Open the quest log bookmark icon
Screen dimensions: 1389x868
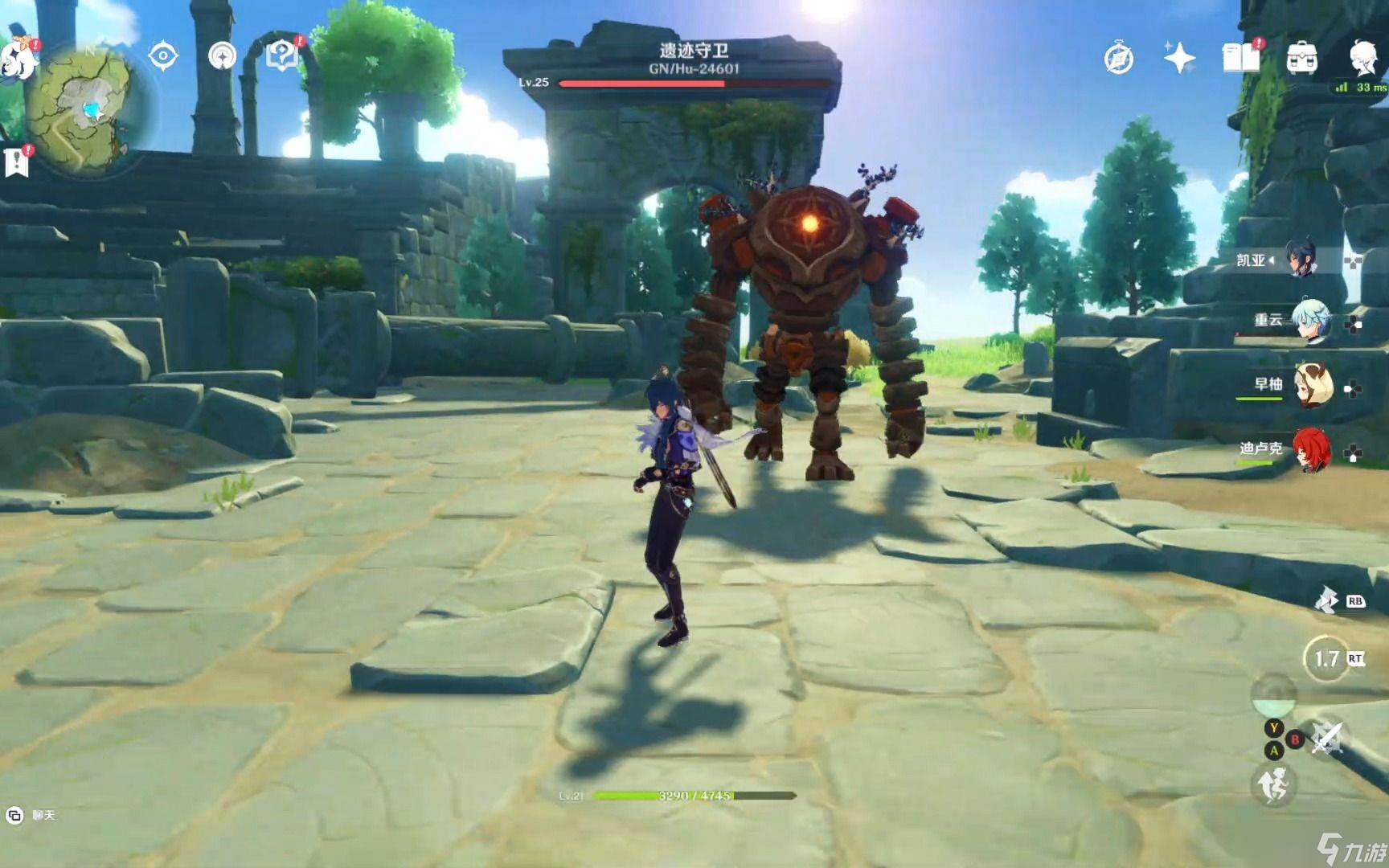tap(16, 161)
